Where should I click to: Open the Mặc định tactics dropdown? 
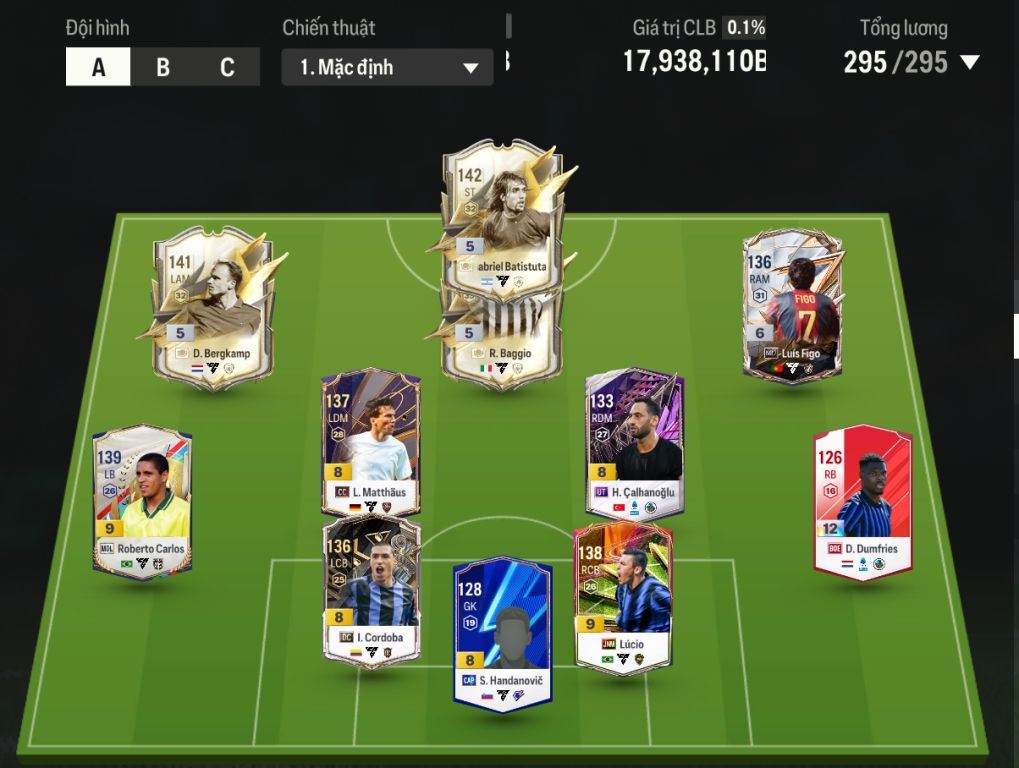[x=387, y=68]
